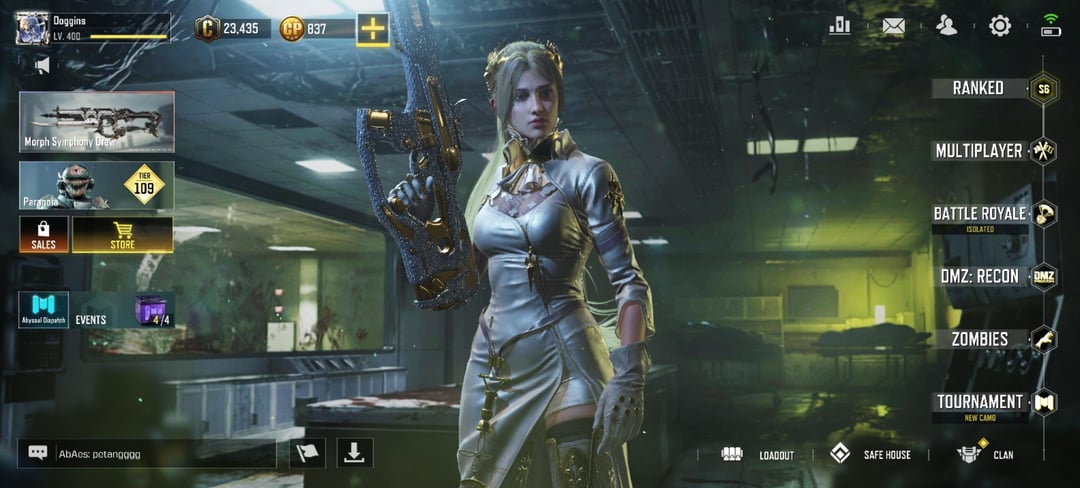Viewport: 1080px width, 488px height.
Task: Open the Paranoia battle pass tier banner
Action: (x=97, y=186)
